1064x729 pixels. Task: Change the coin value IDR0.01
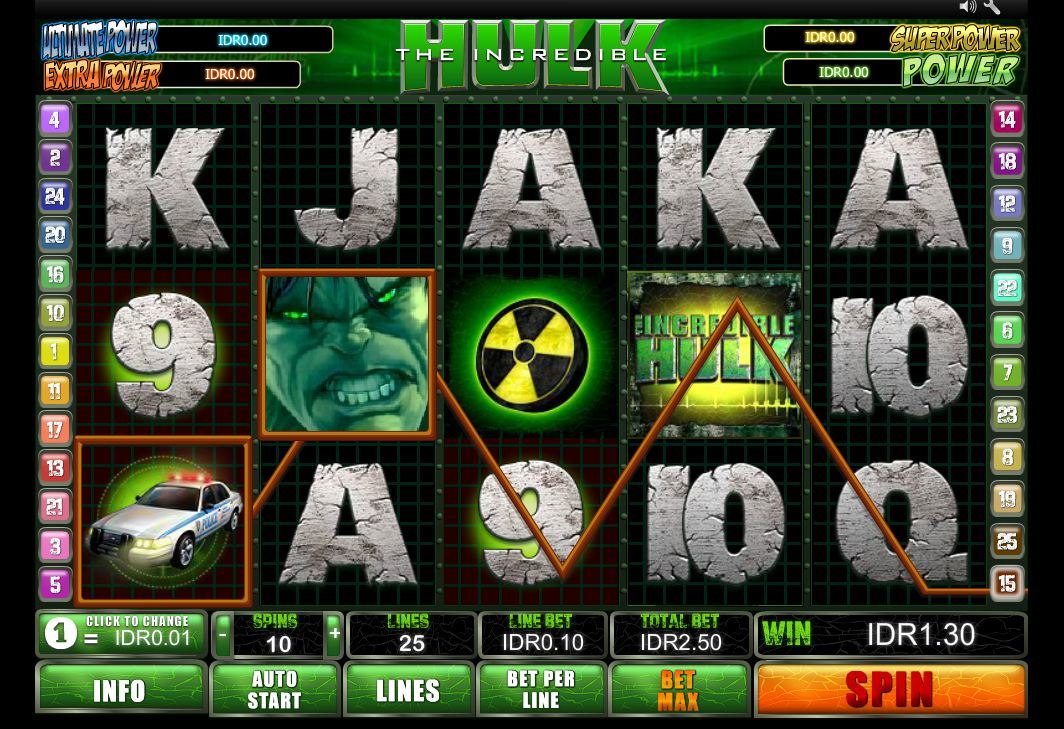pyautogui.click(x=121, y=634)
